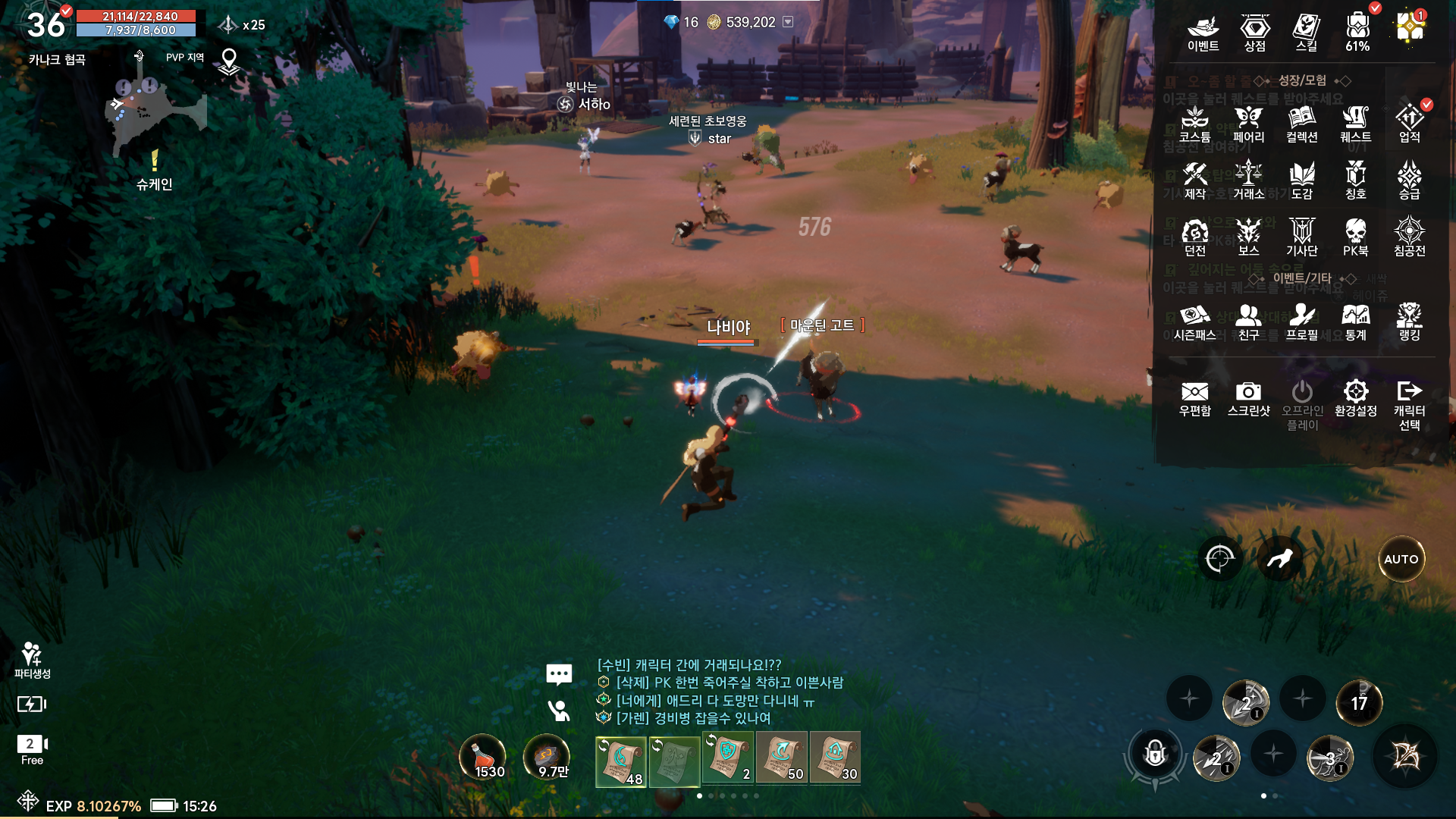Open the minimap of 카나크 협곡
1456x819 pixels.
155,114
